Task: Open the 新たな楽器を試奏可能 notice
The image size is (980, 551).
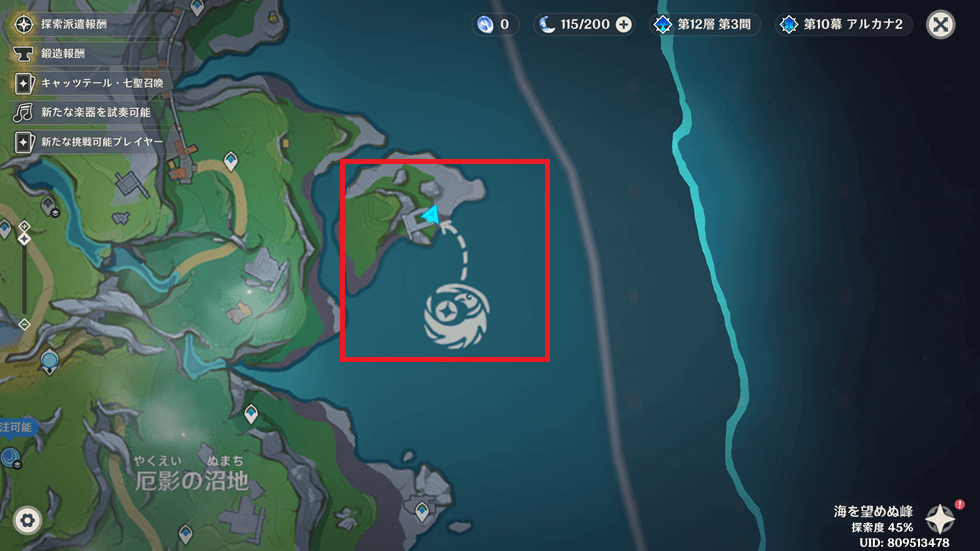Action: click(84, 112)
